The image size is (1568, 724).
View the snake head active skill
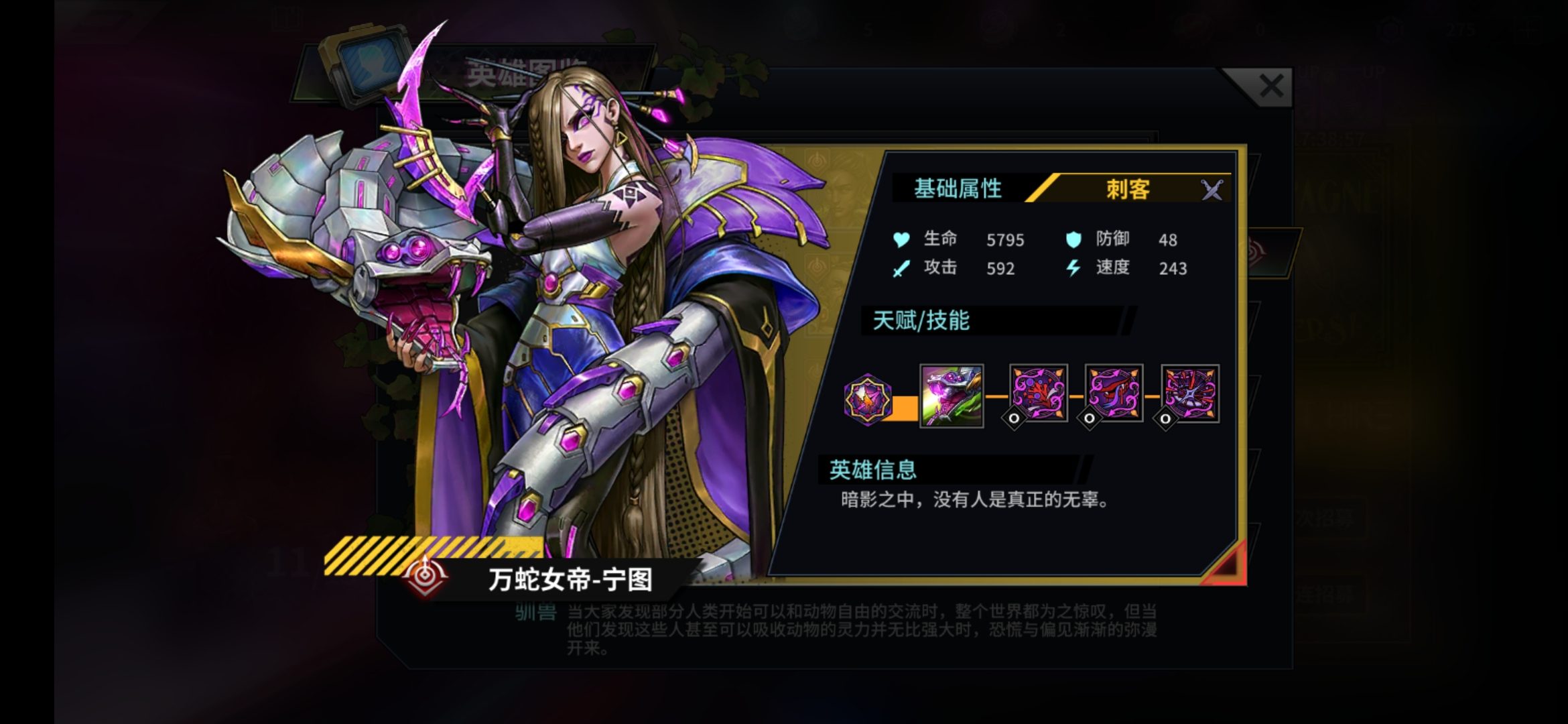(951, 396)
